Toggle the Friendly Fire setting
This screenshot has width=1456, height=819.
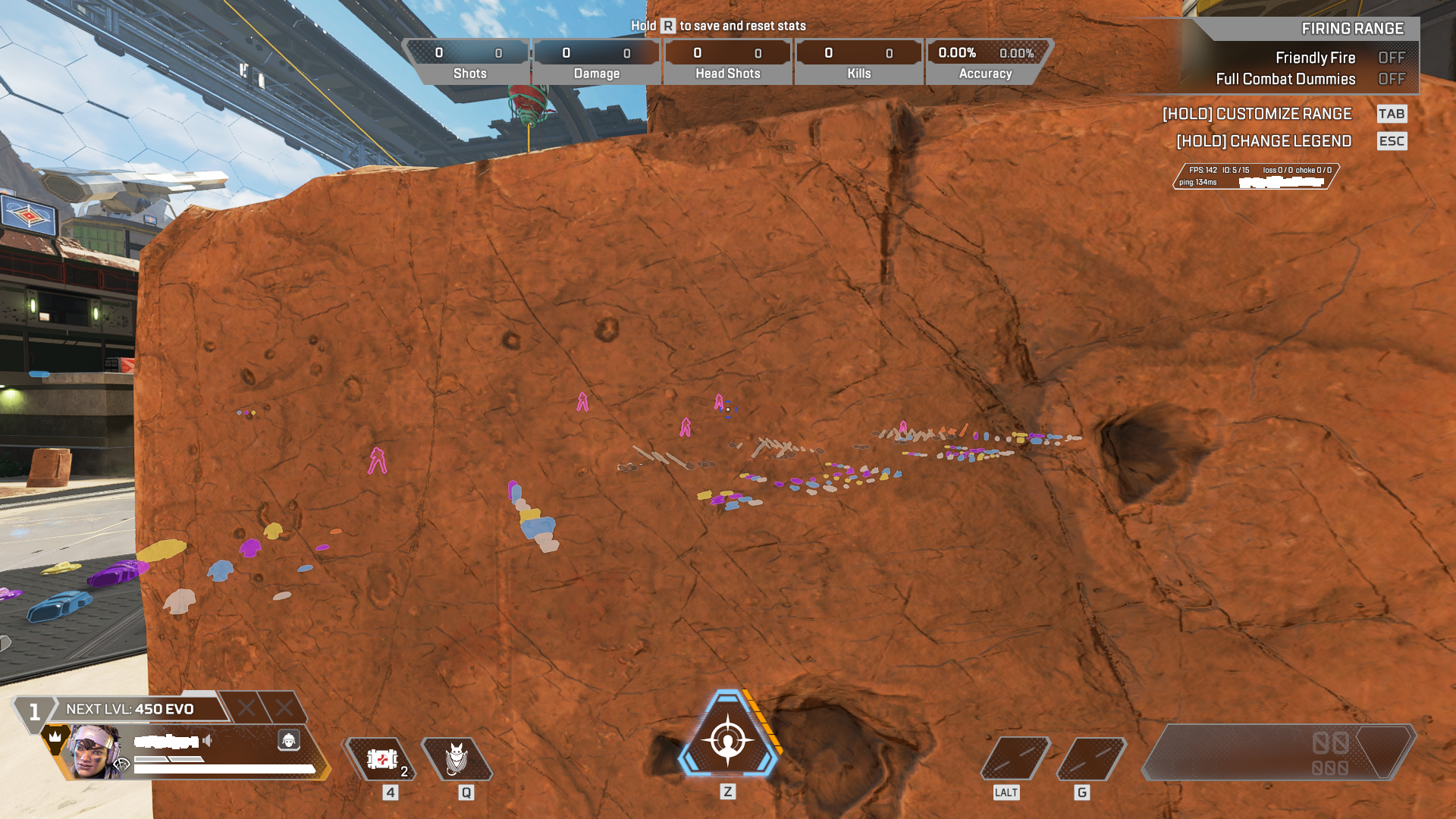[x=1391, y=58]
